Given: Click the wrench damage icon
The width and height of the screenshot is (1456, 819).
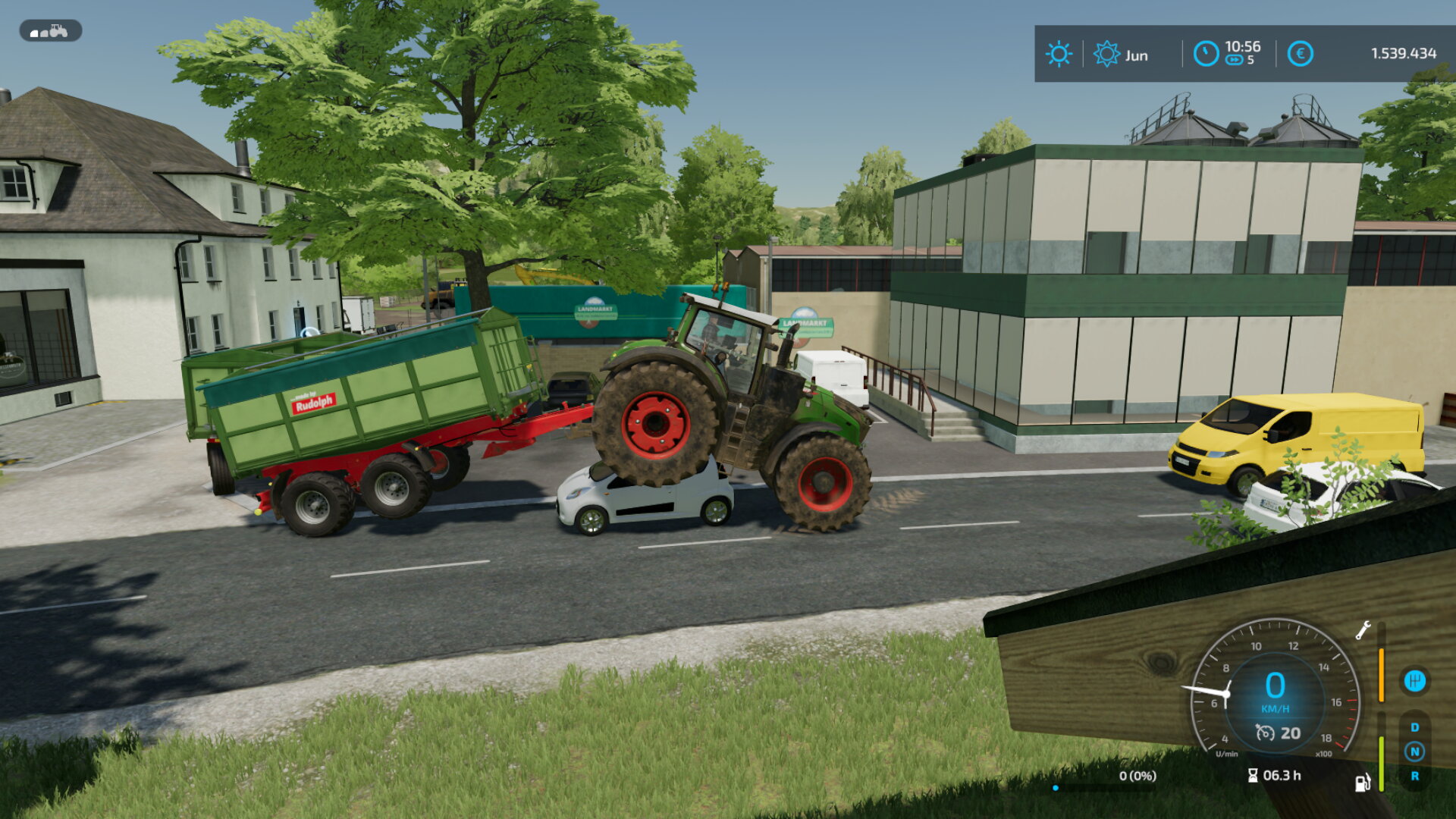Looking at the screenshot, I should pos(1363,630).
